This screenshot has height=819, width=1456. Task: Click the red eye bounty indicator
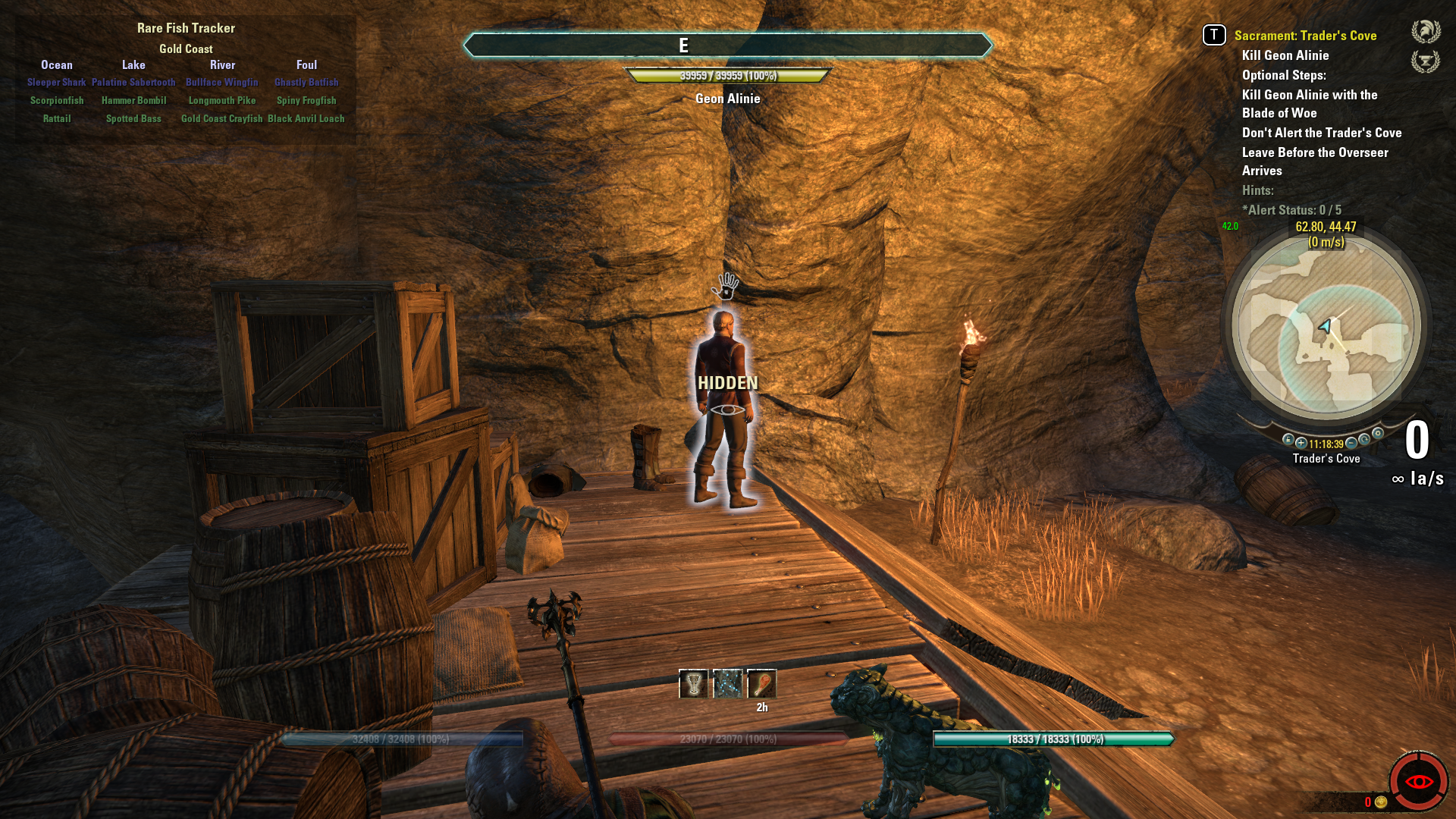pos(1418,781)
